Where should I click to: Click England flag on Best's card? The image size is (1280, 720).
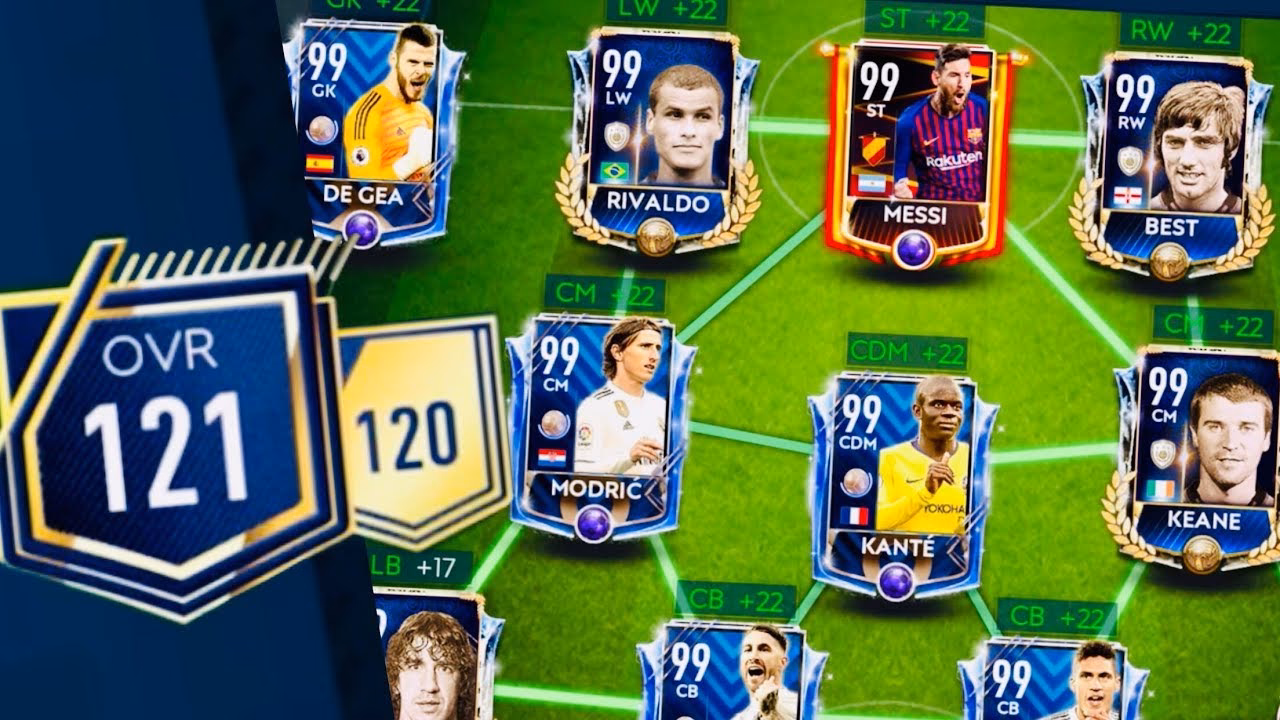click(1126, 194)
